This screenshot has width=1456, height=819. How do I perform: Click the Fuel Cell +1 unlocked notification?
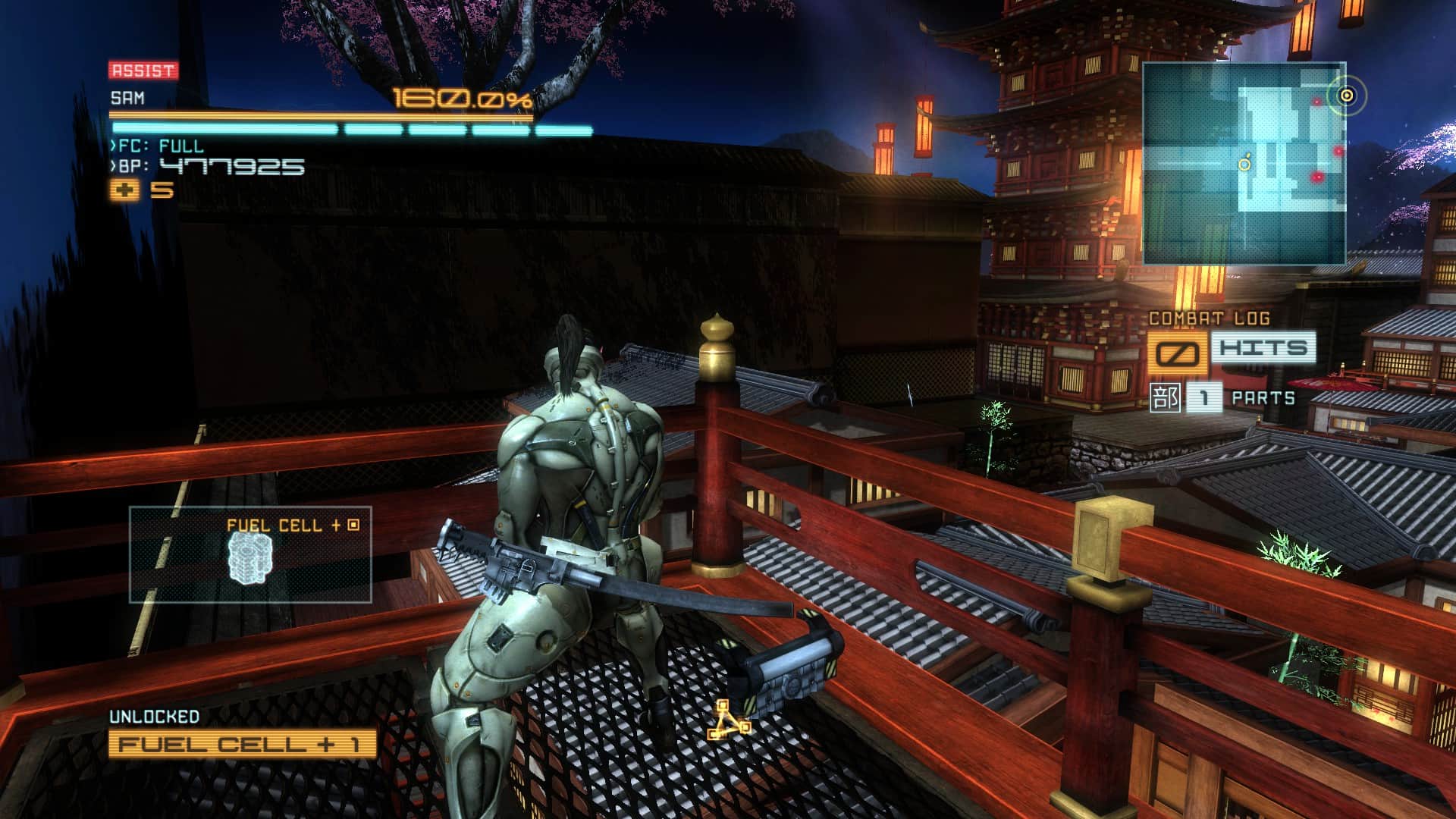tap(242, 744)
